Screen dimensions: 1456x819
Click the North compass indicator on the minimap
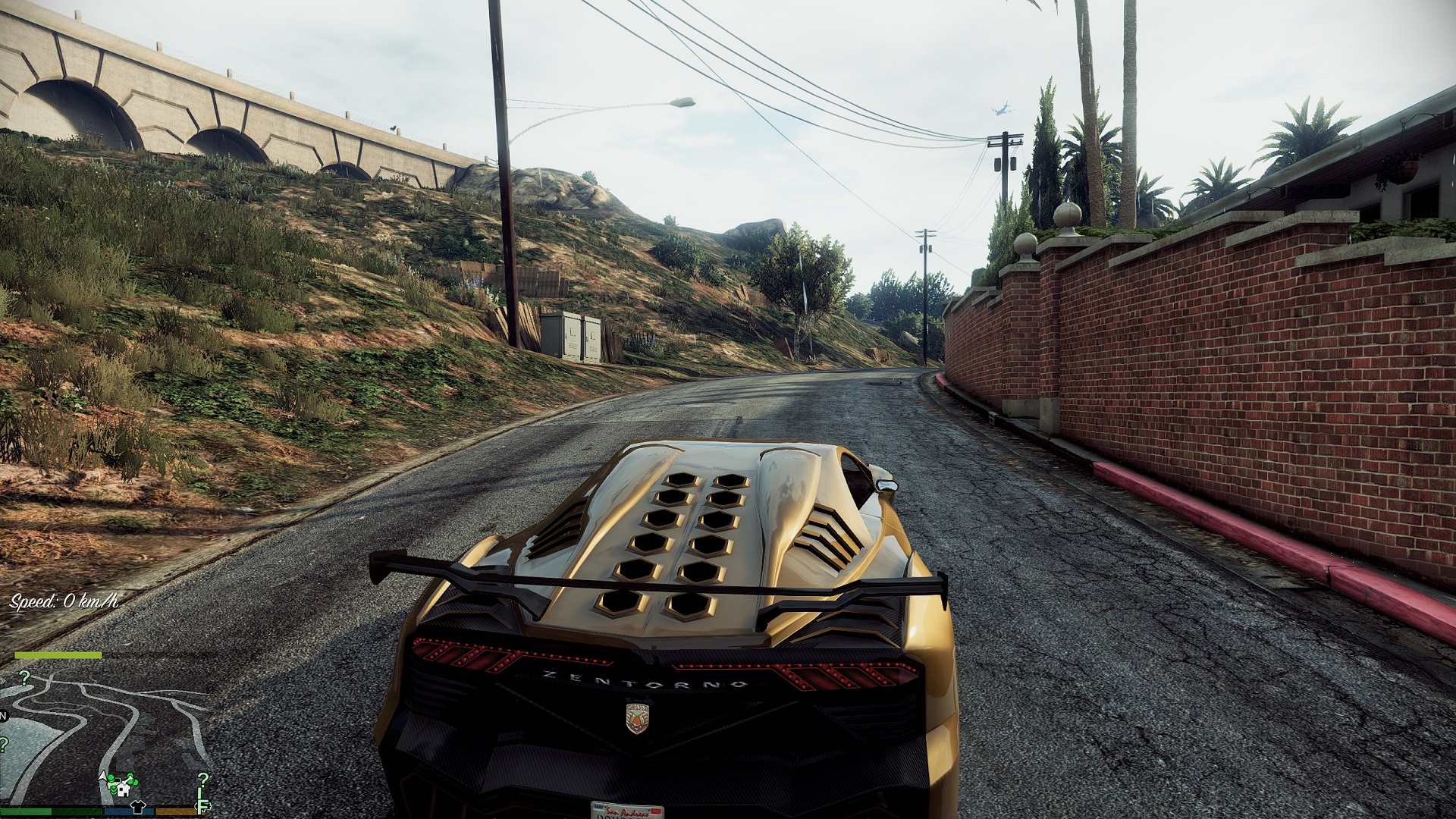(x=4, y=716)
